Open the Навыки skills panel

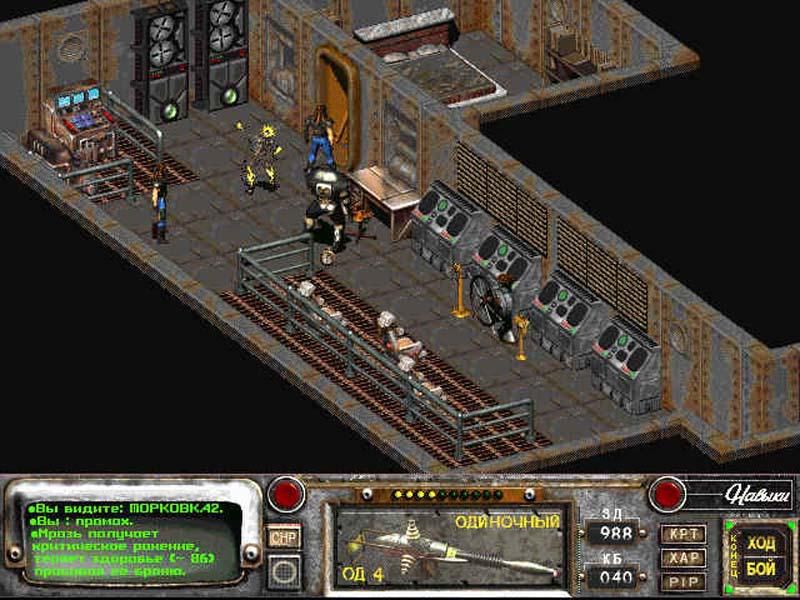coord(729,490)
